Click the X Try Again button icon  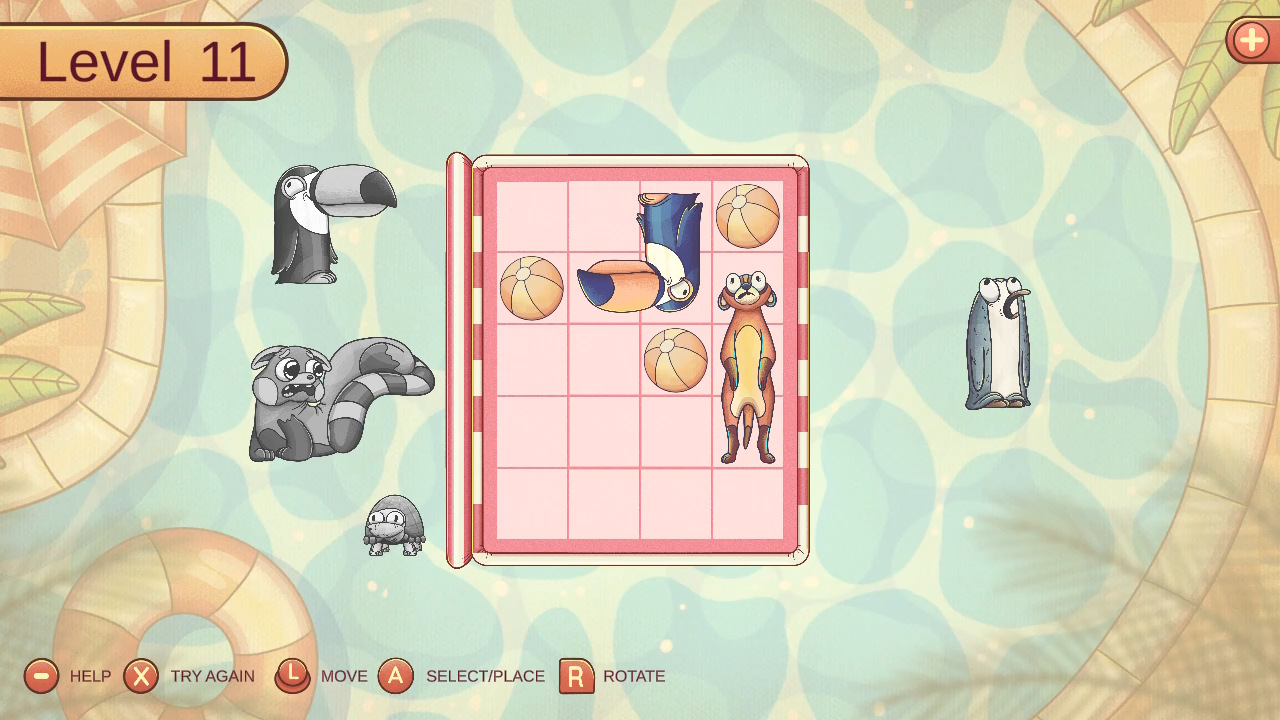point(141,676)
